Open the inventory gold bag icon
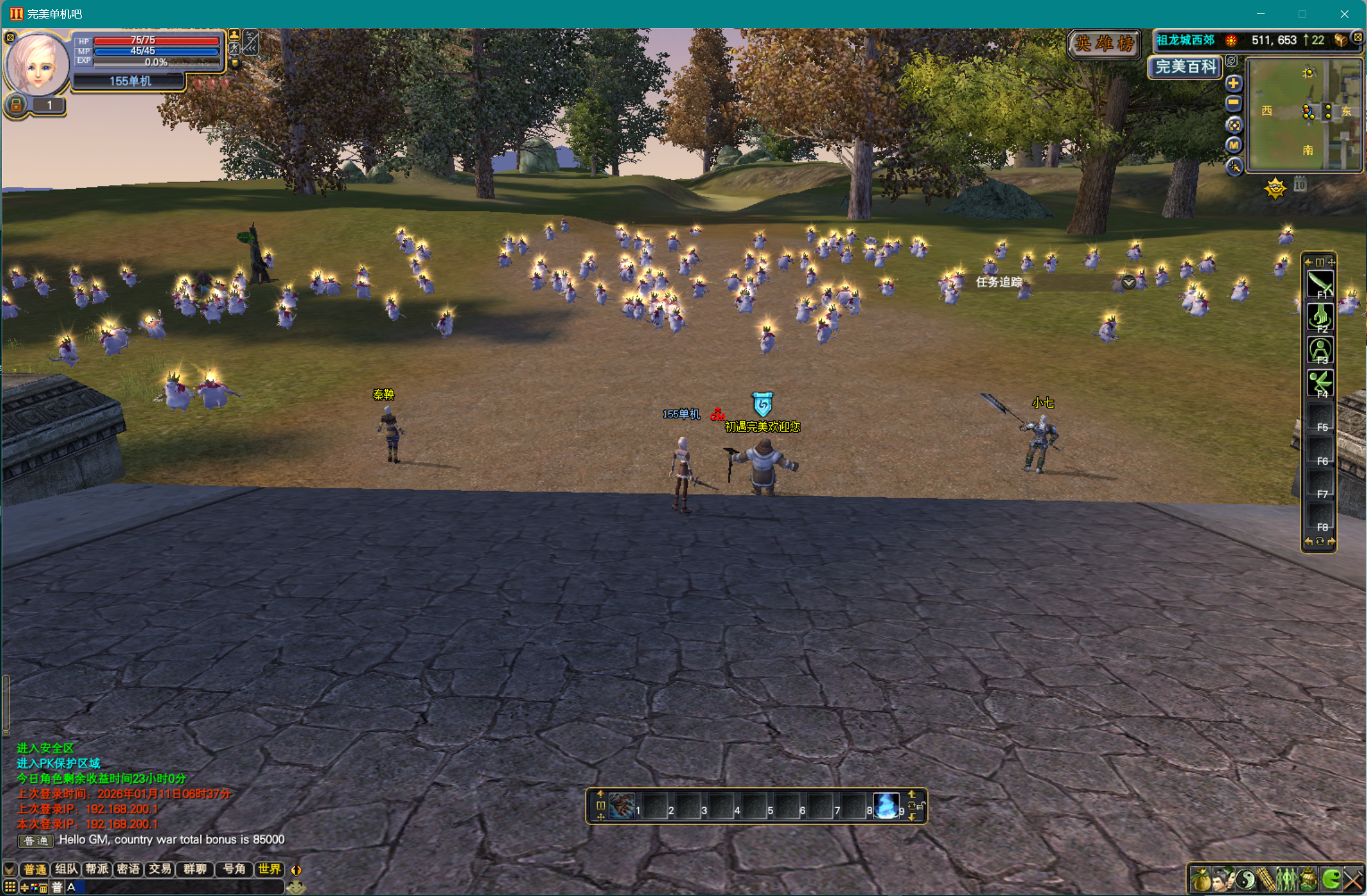The image size is (1367, 896). point(1201,879)
